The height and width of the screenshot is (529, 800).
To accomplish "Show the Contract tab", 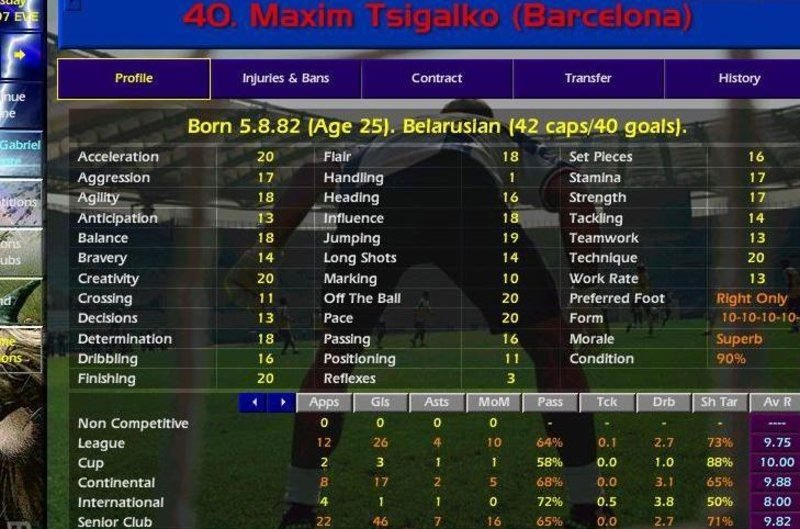I will coord(437,78).
